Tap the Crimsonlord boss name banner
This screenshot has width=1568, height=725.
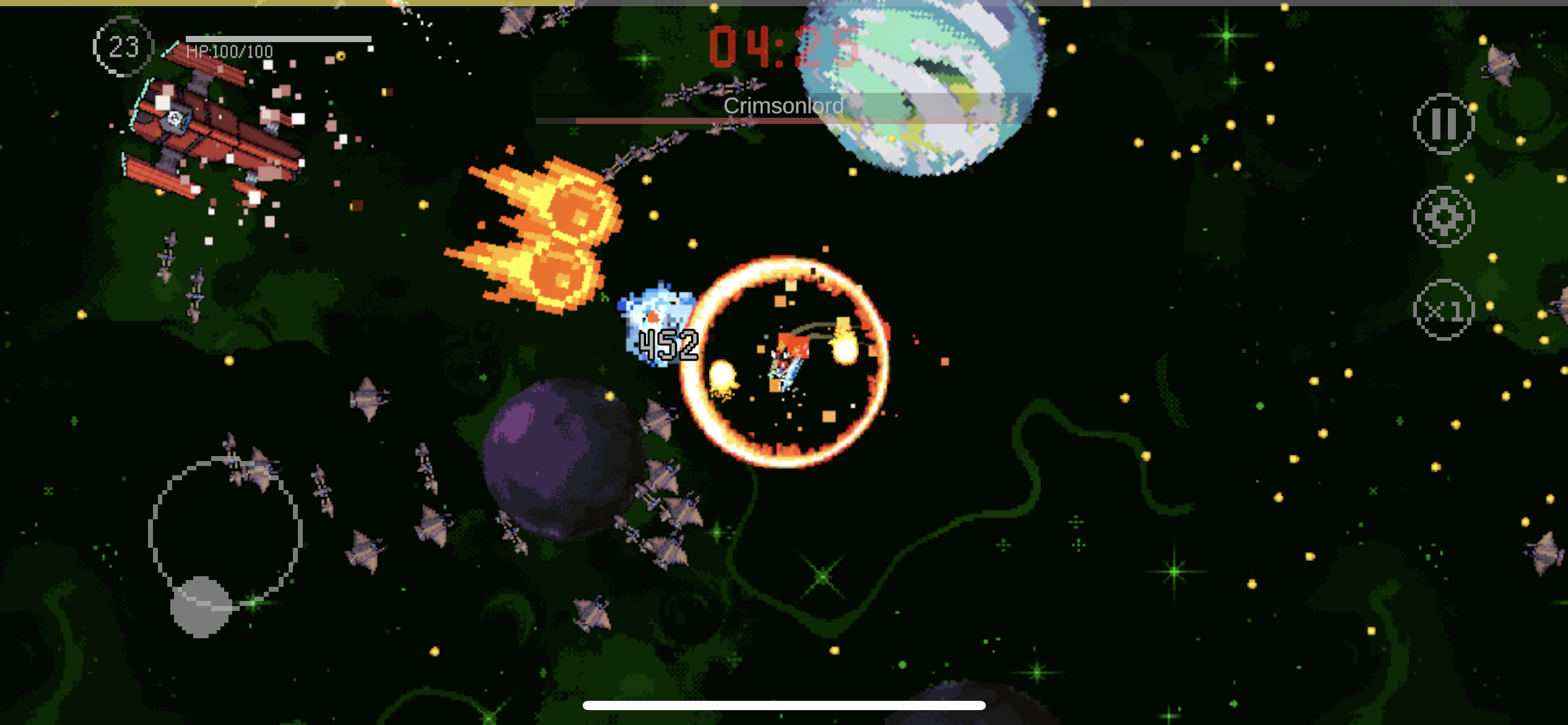coord(782,106)
